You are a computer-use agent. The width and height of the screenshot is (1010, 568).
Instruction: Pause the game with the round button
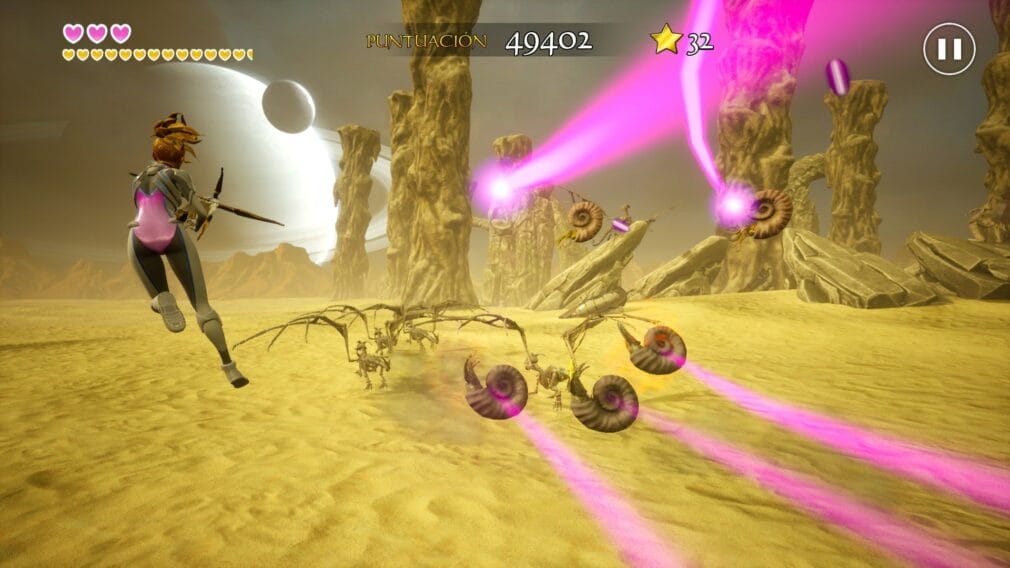point(948,49)
